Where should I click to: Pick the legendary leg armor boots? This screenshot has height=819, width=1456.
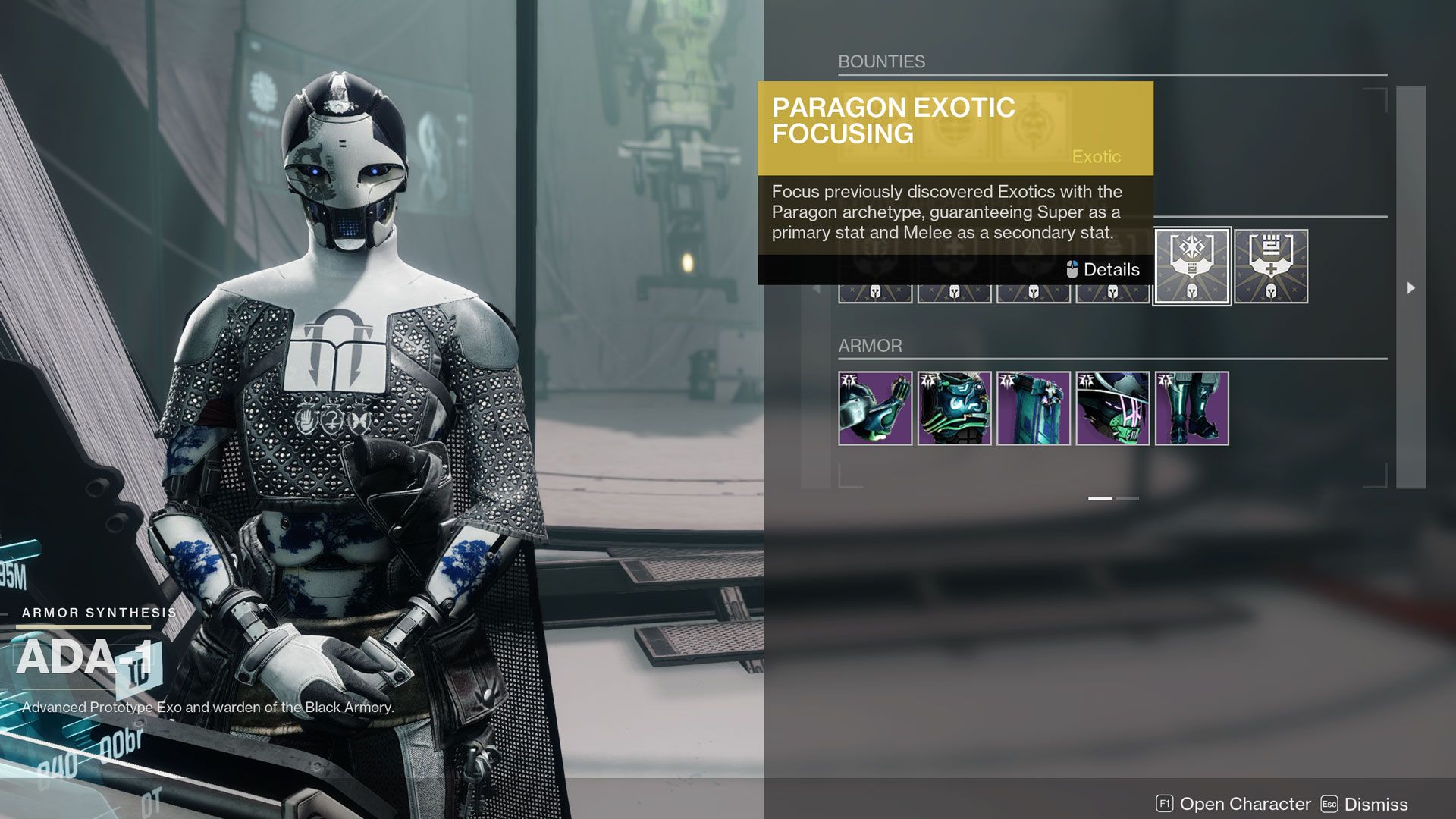click(x=1191, y=408)
